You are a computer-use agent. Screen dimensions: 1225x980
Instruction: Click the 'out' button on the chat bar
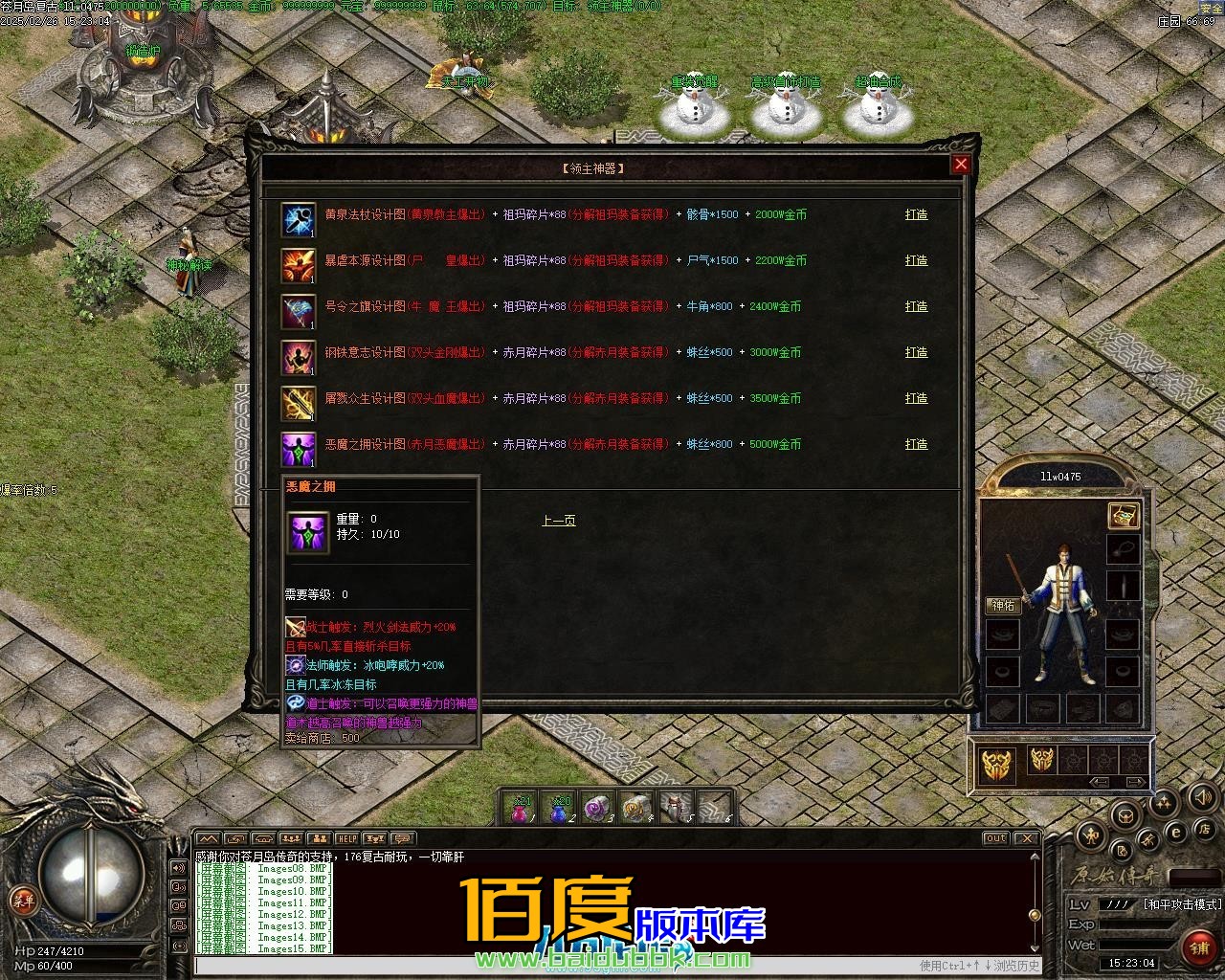point(995,839)
